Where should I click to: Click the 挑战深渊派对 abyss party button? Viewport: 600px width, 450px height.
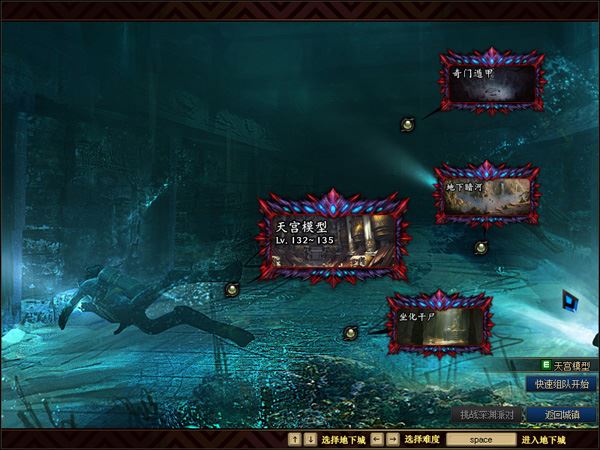point(486,414)
